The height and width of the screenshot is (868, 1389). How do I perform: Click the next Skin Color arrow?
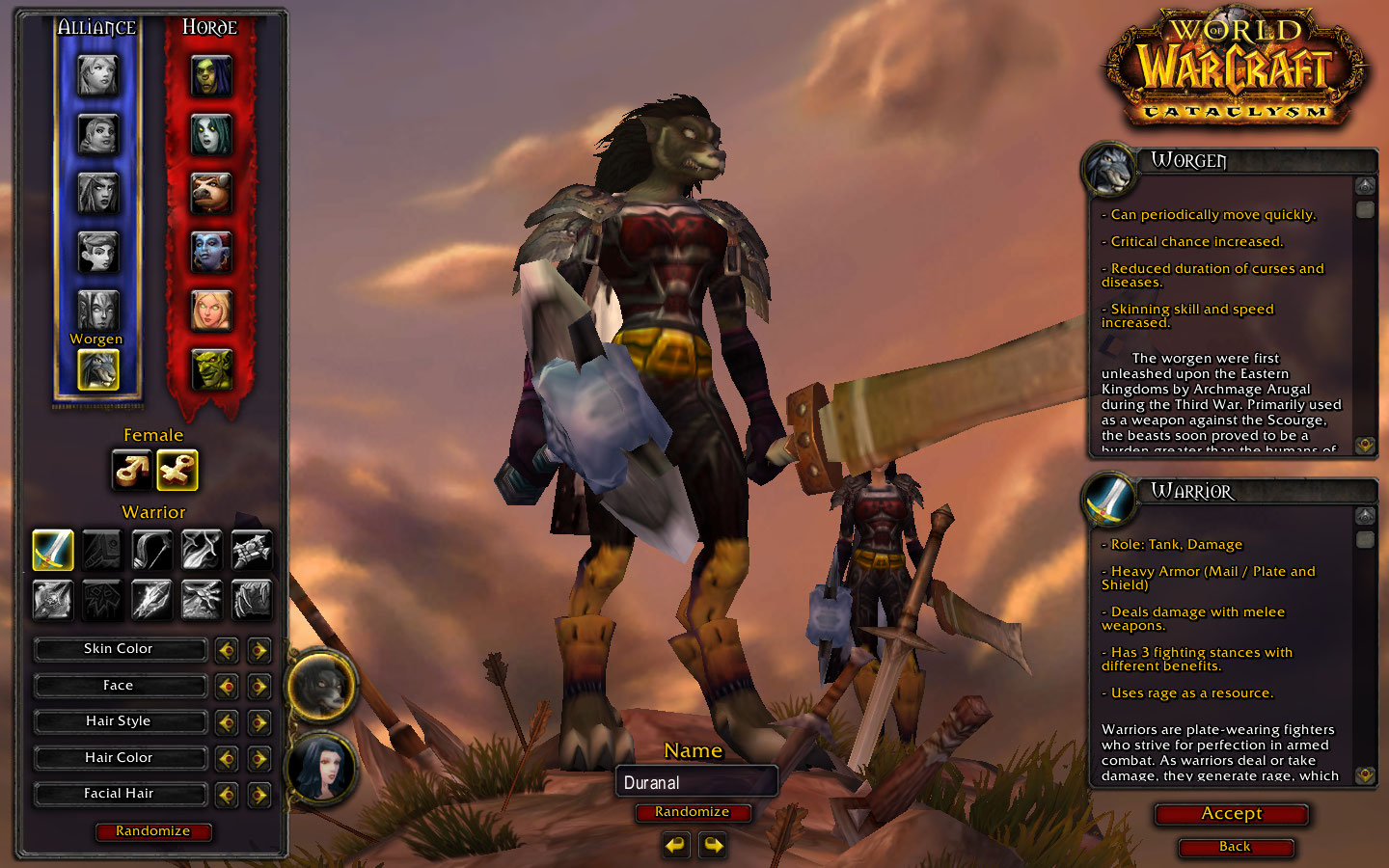pos(259,650)
